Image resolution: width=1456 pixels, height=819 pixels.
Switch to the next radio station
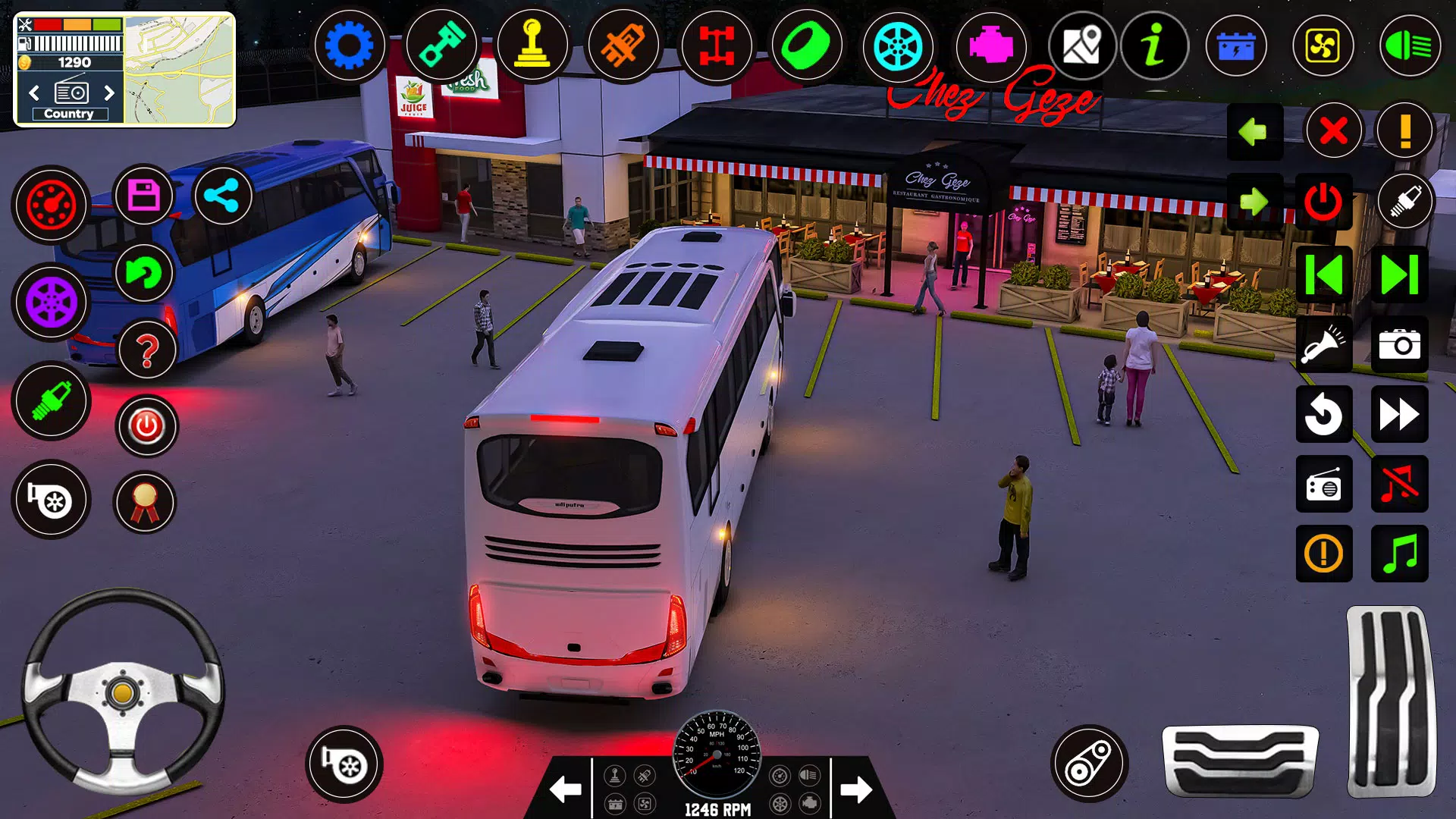[109, 93]
